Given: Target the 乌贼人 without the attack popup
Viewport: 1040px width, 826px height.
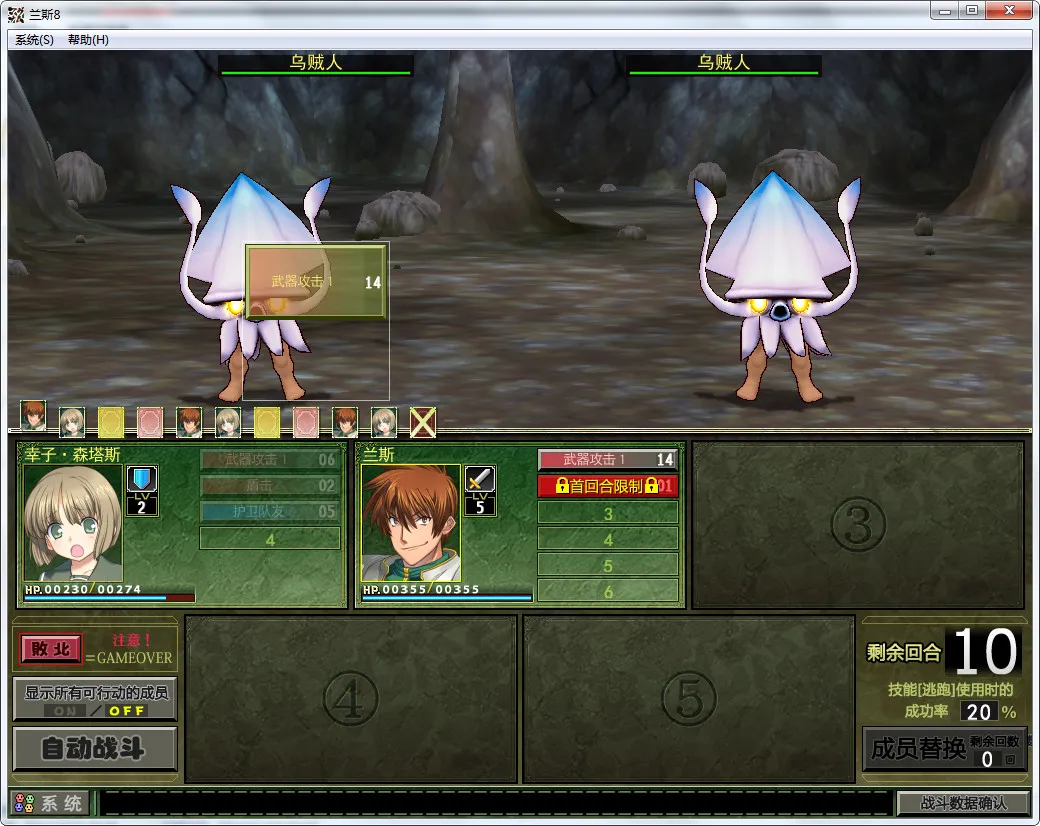Looking at the screenshot, I should (778, 290).
